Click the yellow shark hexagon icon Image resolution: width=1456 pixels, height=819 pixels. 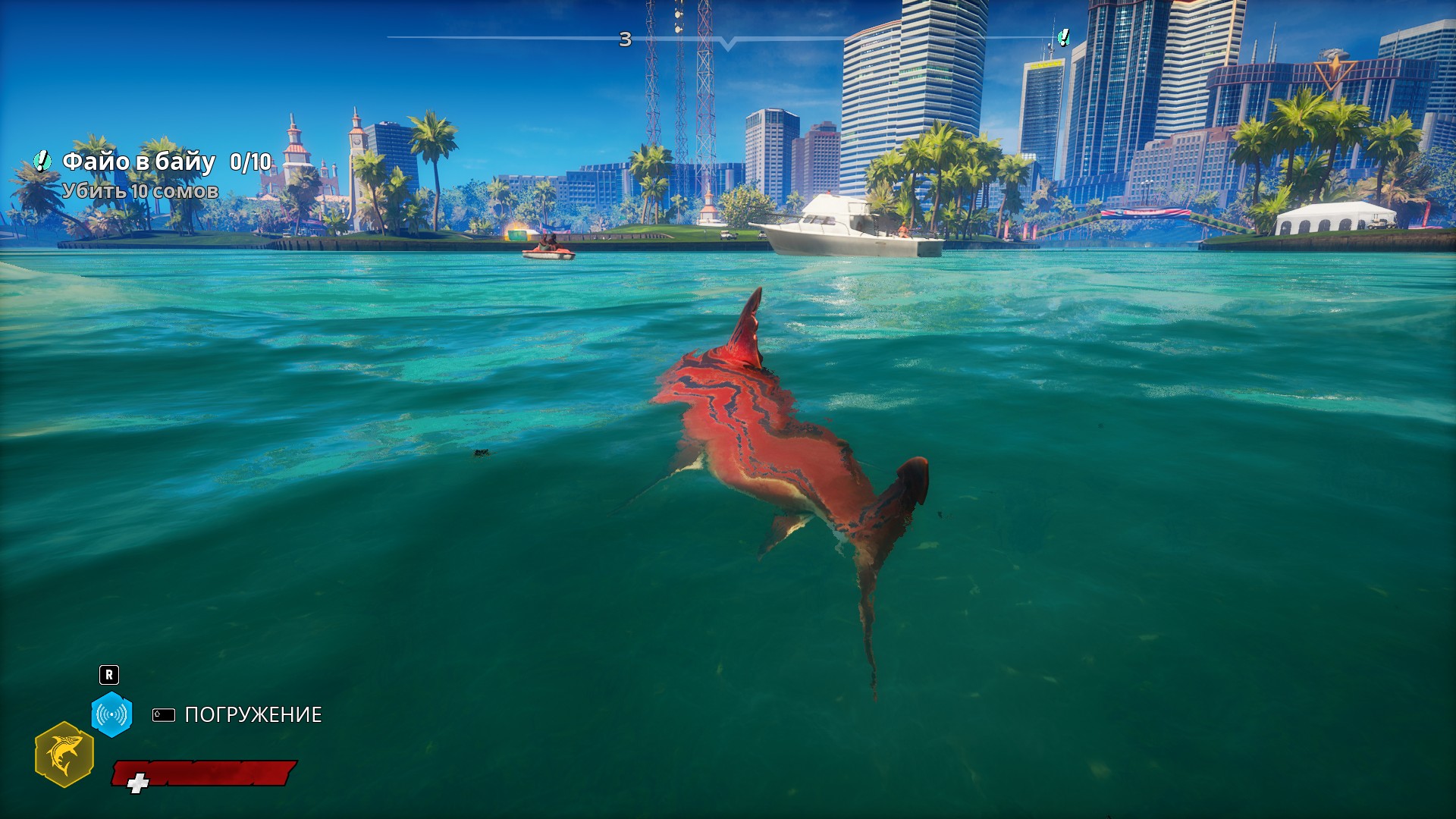click(x=64, y=755)
